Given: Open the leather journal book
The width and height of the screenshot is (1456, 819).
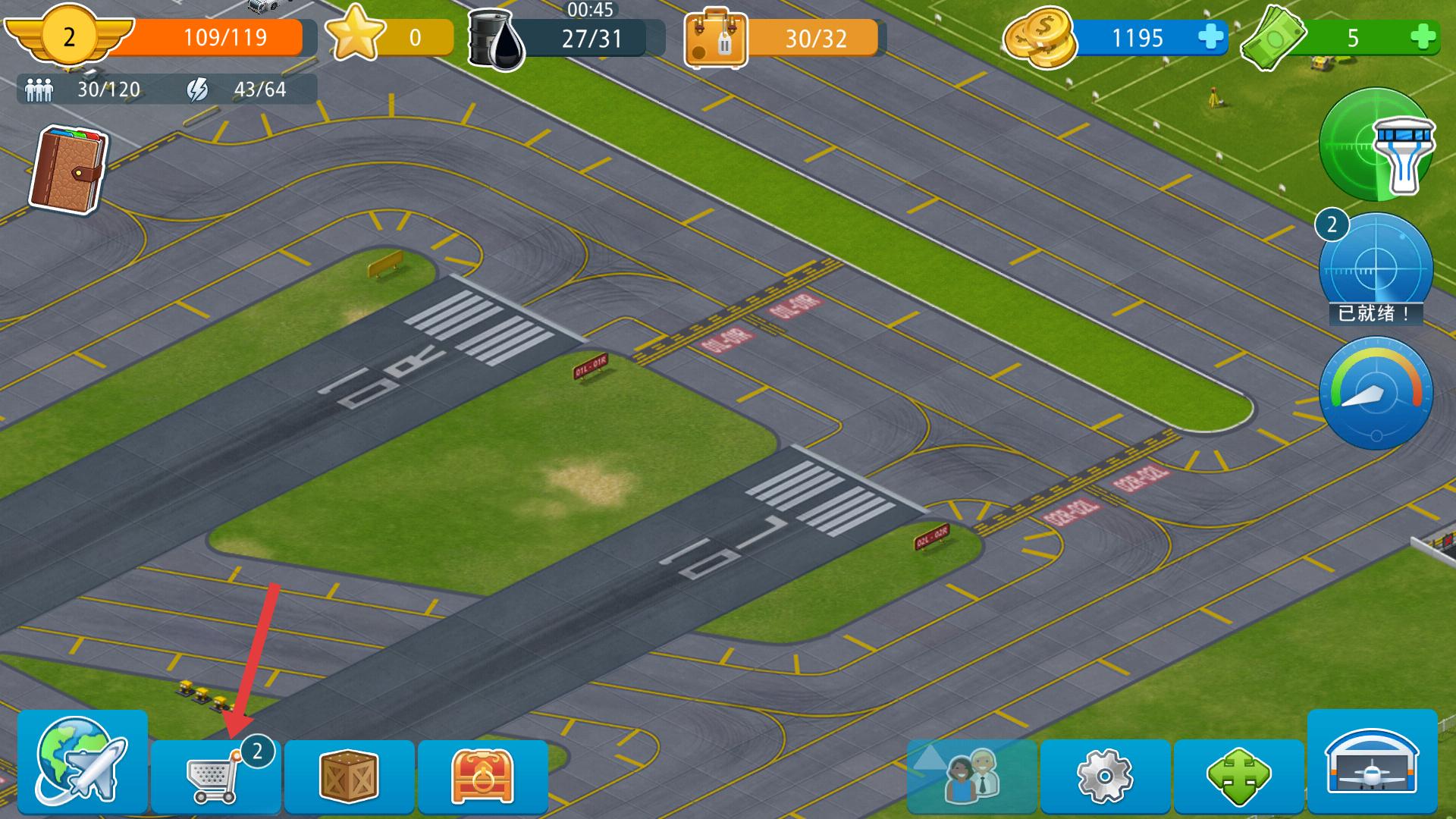Looking at the screenshot, I should click(x=68, y=169).
